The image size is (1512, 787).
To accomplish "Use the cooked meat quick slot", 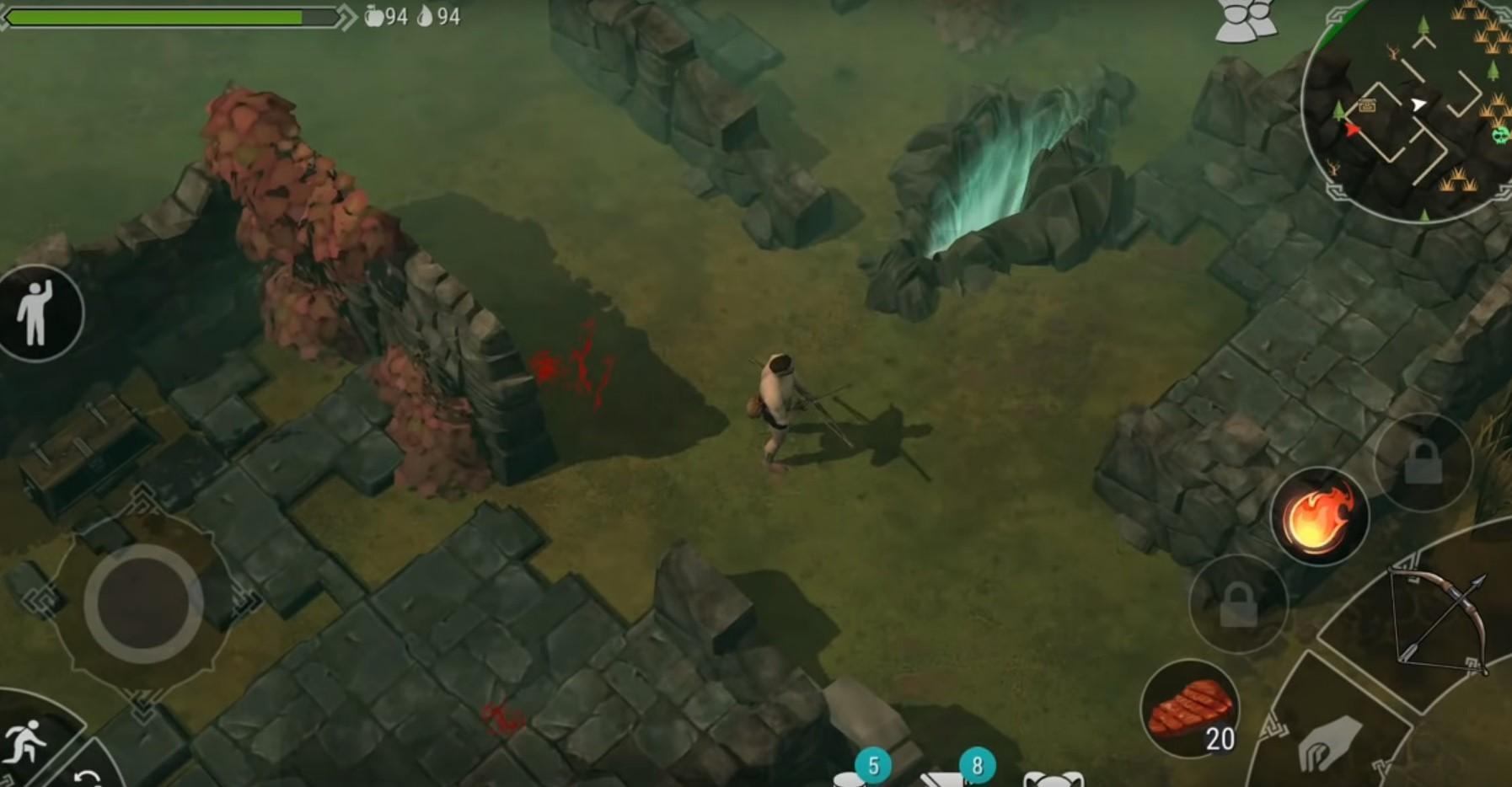I will coord(1189,708).
